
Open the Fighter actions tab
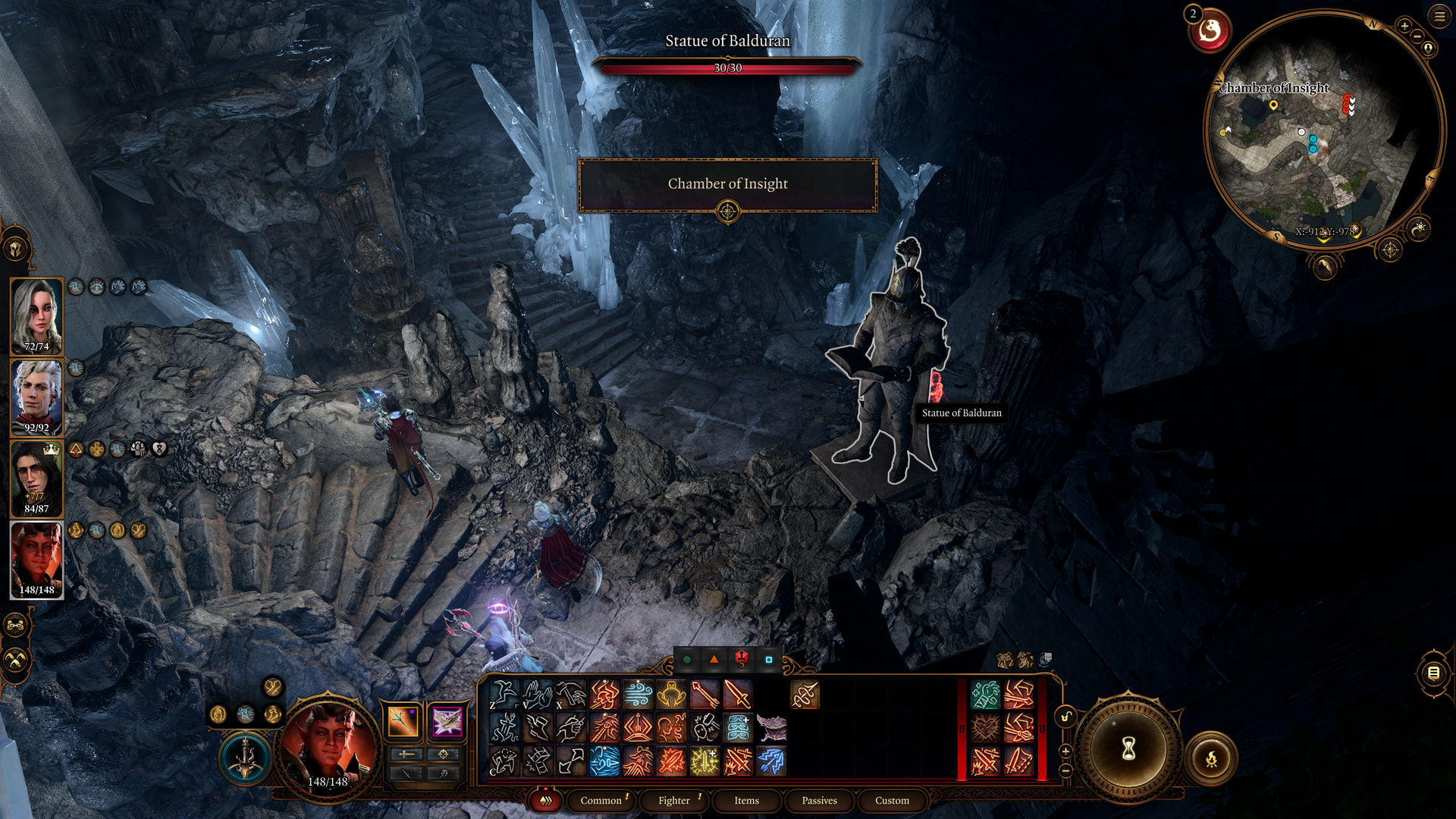[673, 800]
